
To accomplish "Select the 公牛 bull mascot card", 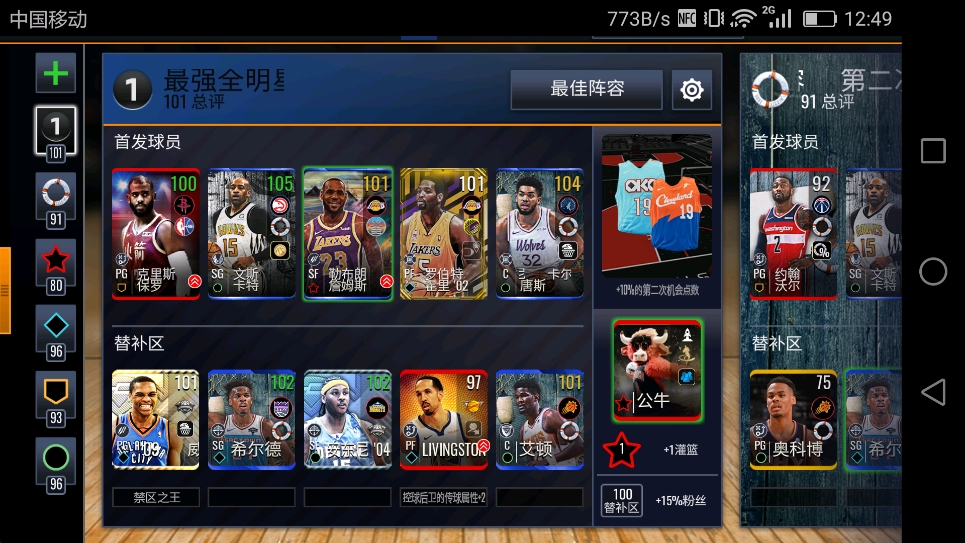I will click(x=657, y=369).
